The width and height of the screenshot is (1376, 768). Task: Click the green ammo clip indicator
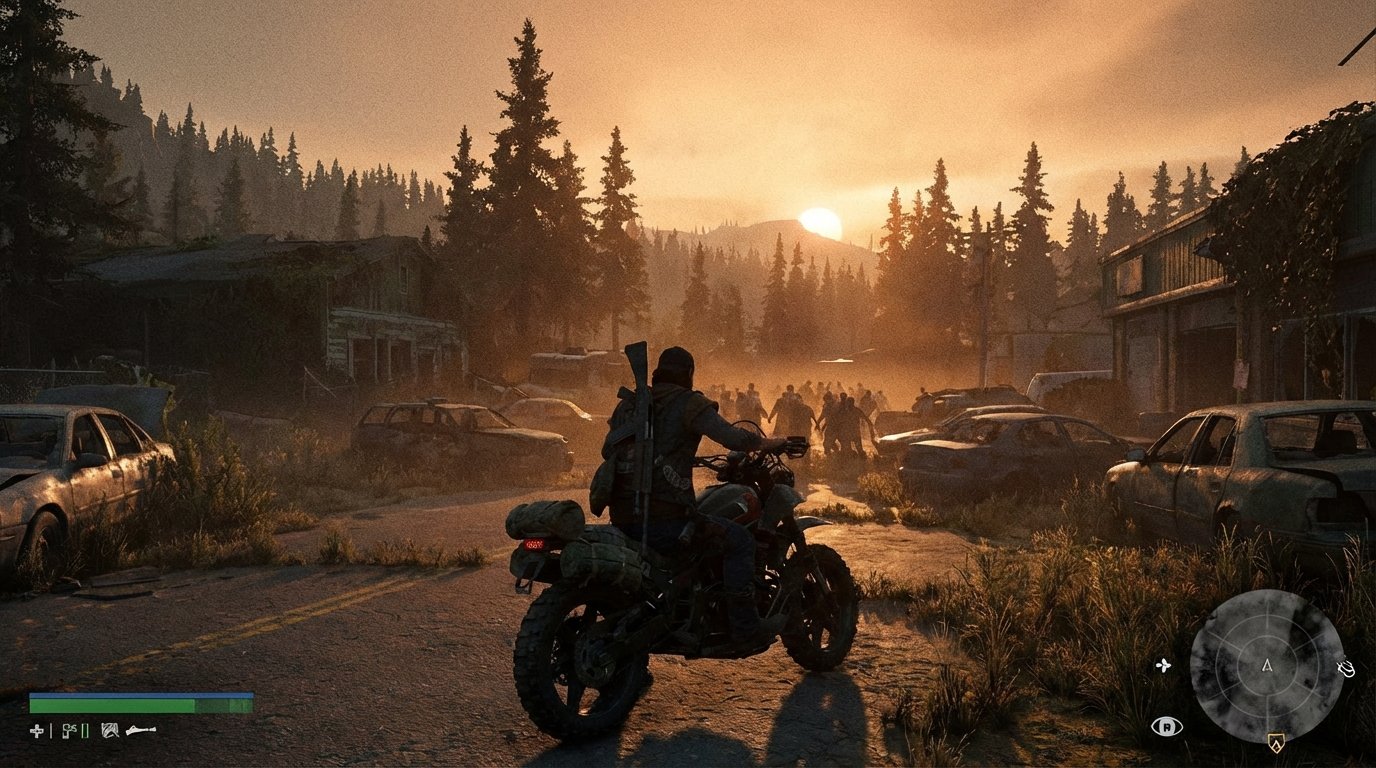pos(84,732)
